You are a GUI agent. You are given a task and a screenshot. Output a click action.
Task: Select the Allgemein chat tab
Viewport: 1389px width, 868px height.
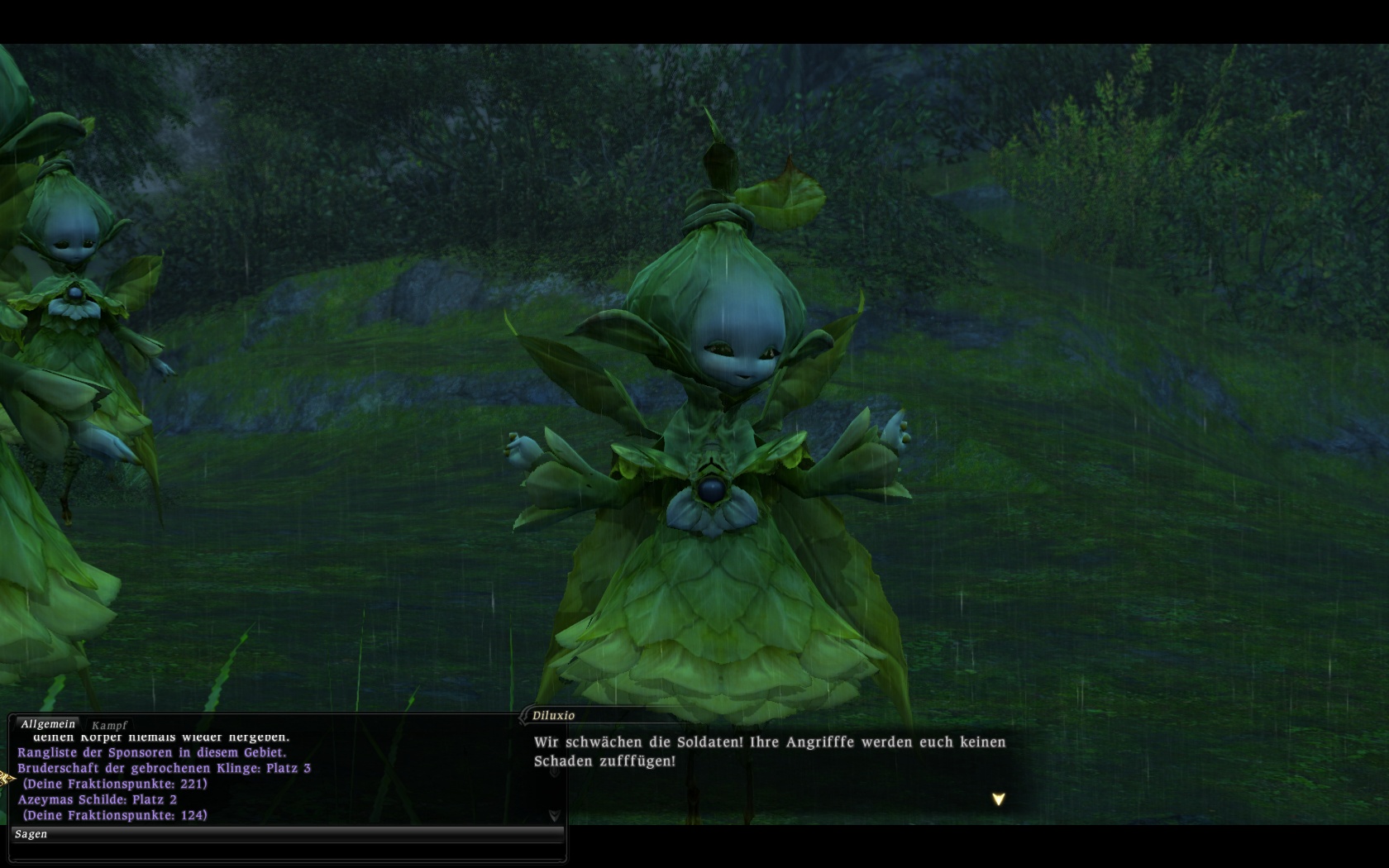pyautogui.click(x=48, y=724)
